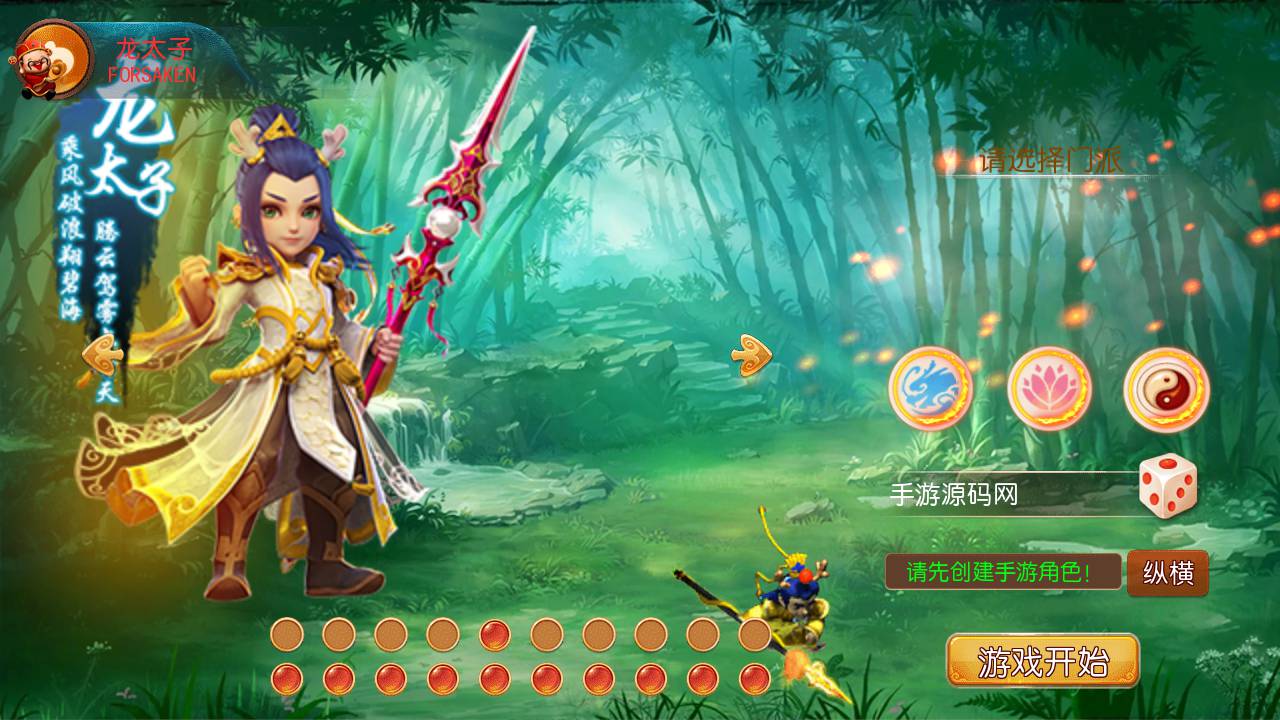1280x720 pixels.
Task: Roll the dice for a random name
Action: pyautogui.click(x=1167, y=490)
